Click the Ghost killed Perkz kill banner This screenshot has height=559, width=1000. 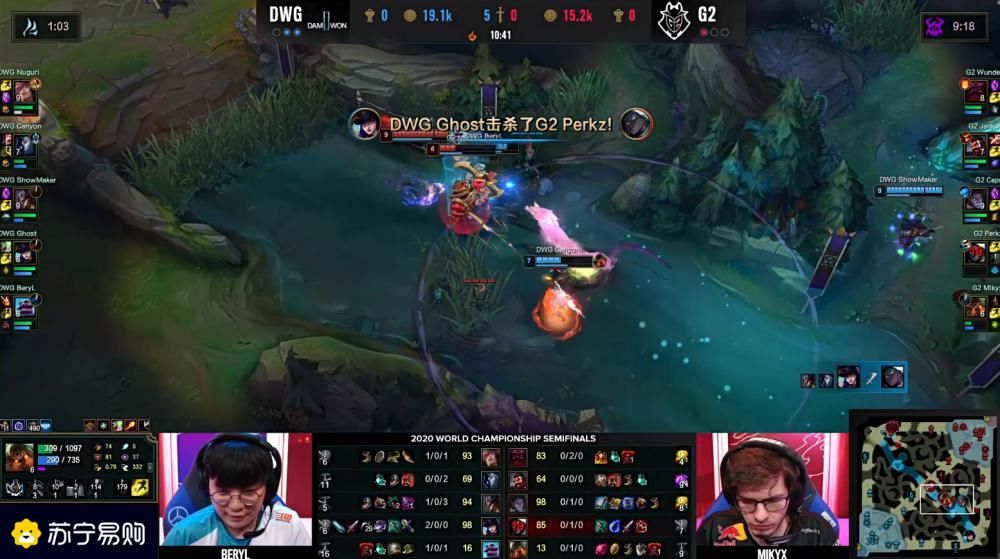pos(500,124)
